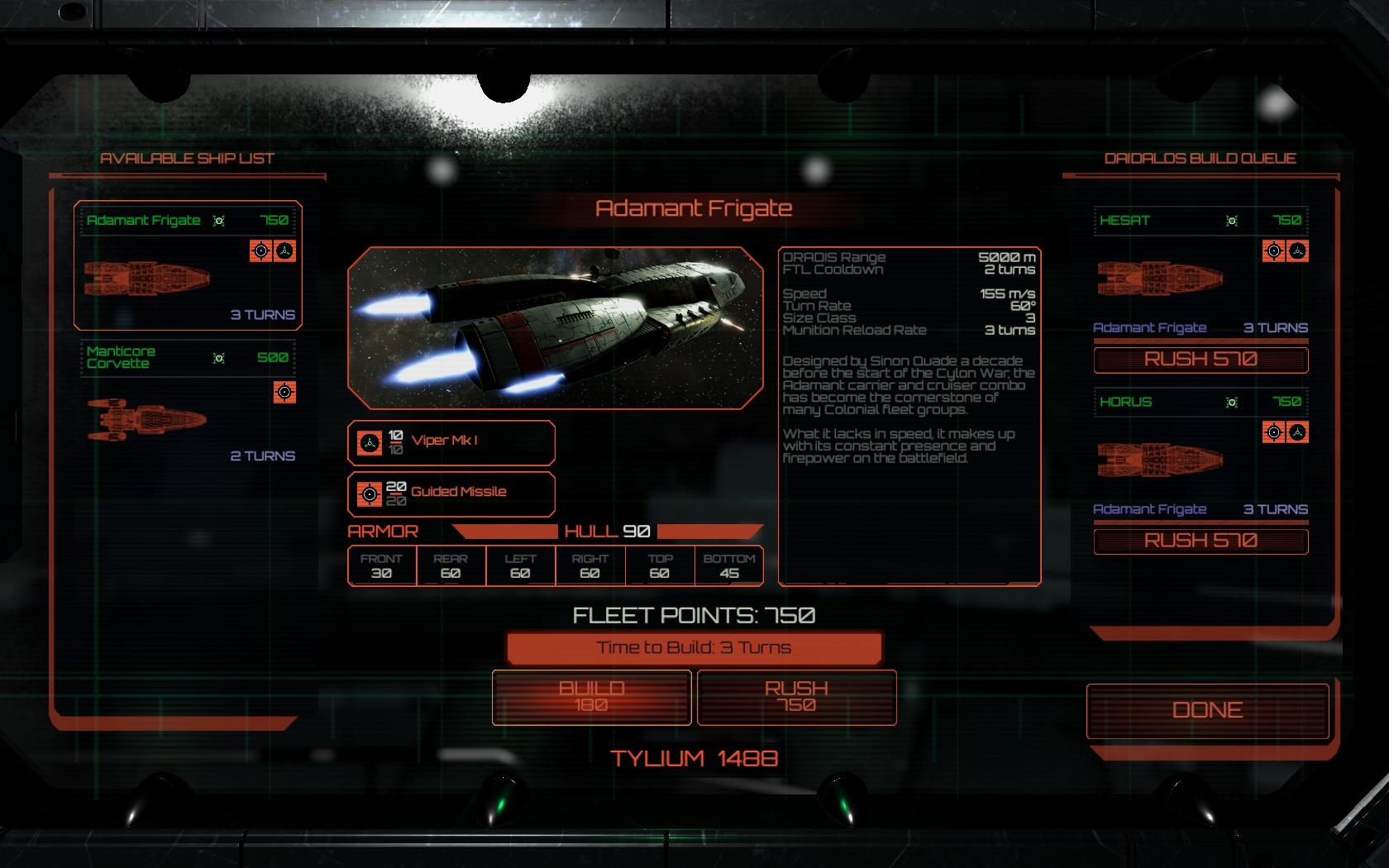This screenshot has height=868, width=1389.
Task: Select the Viper Mk I squadron icon
Action: click(367, 443)
